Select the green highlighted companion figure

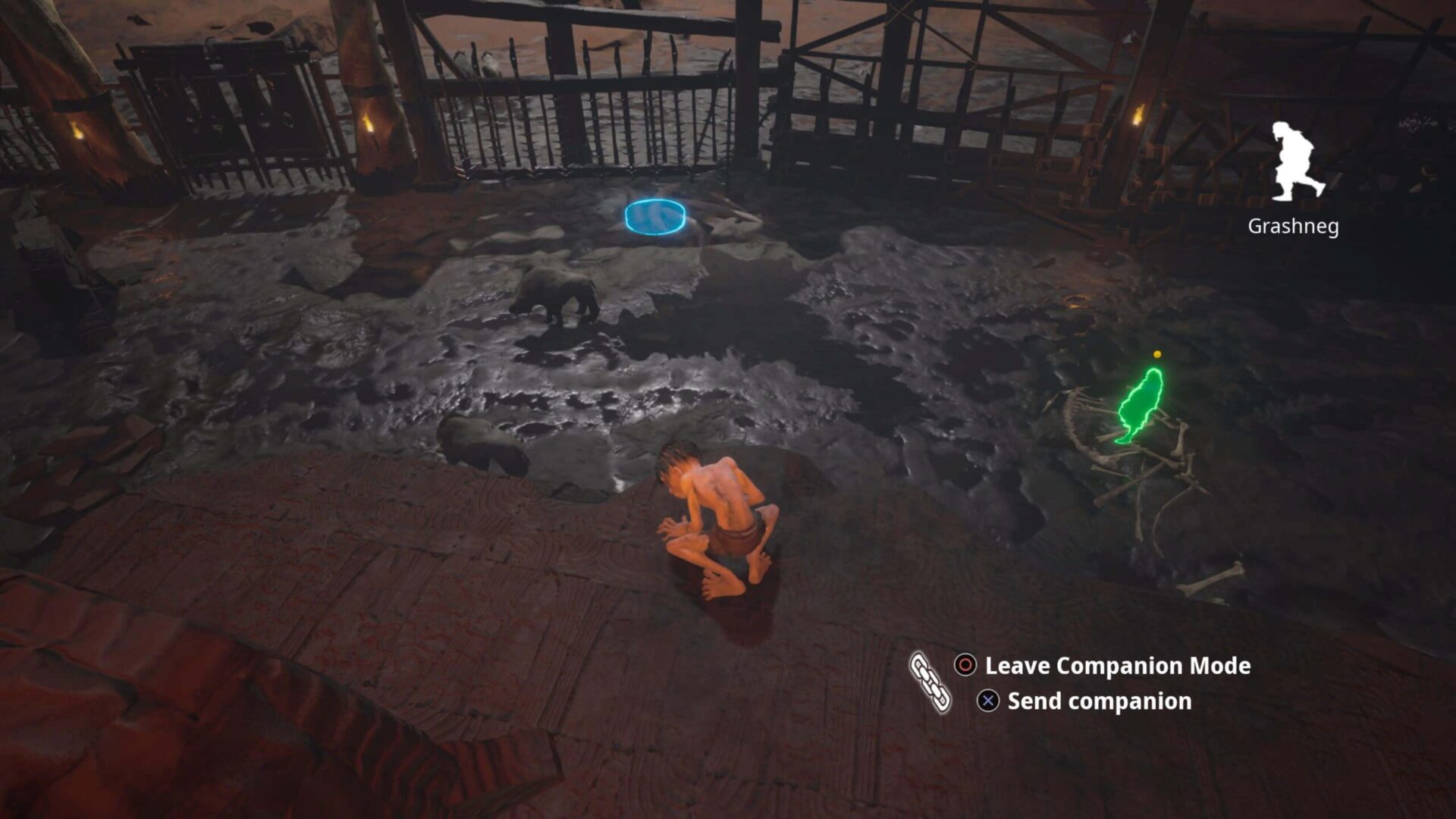click(1140, 406)
